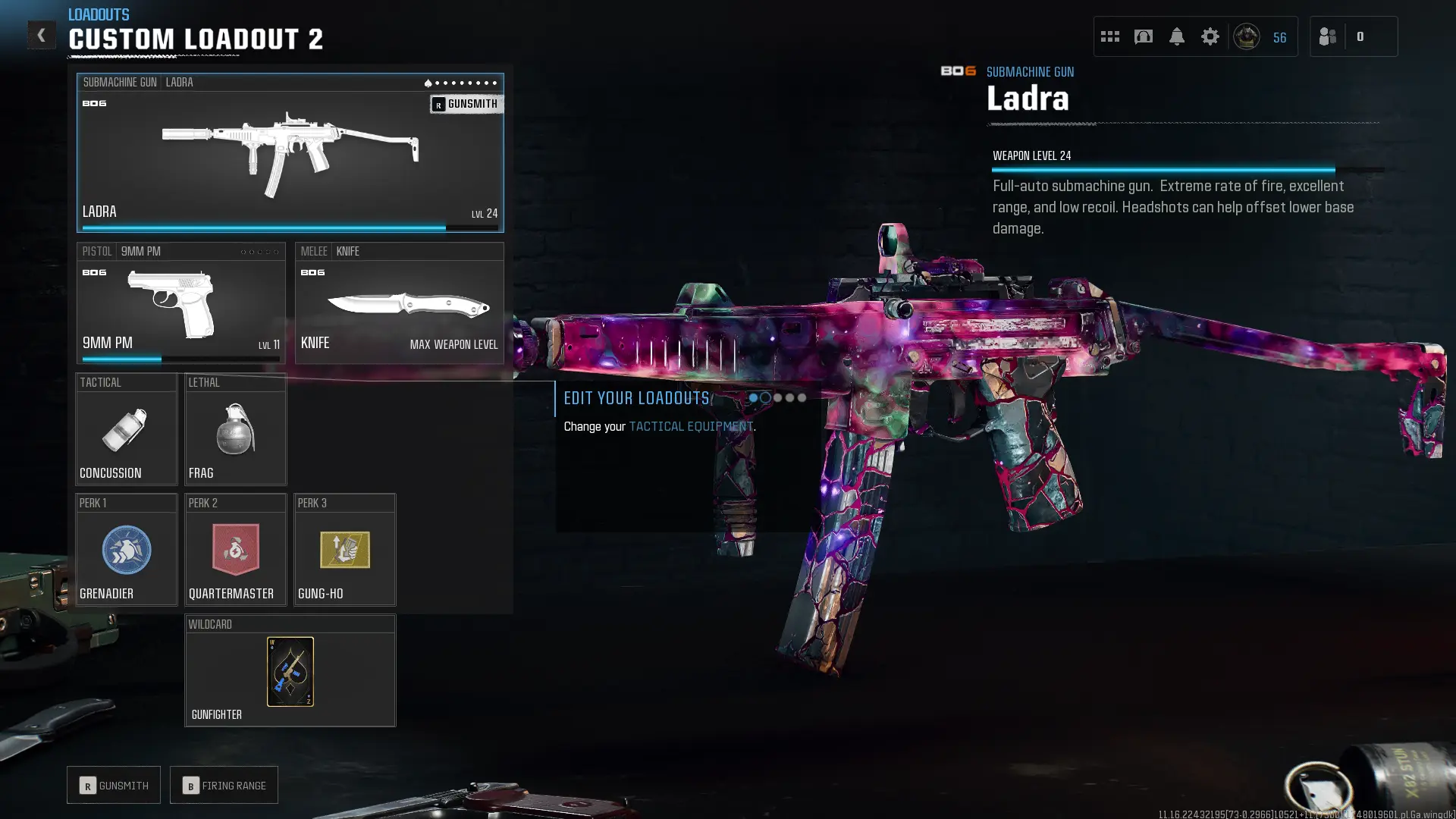Click the LOADOUTS breadcrumb label
Viewport: 1456px width, 819px height.
pos(98,14)
